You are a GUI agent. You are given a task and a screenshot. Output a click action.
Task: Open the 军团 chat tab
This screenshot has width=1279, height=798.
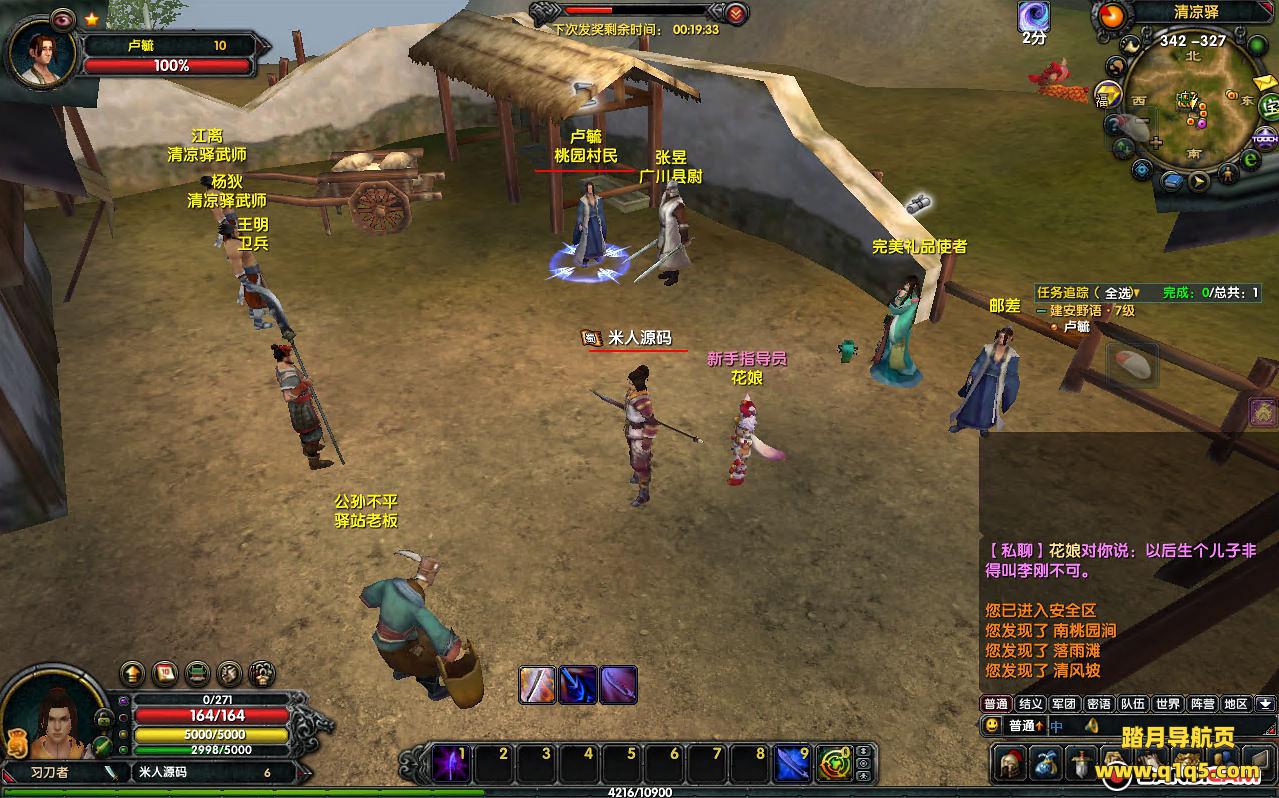point(1064,704)
